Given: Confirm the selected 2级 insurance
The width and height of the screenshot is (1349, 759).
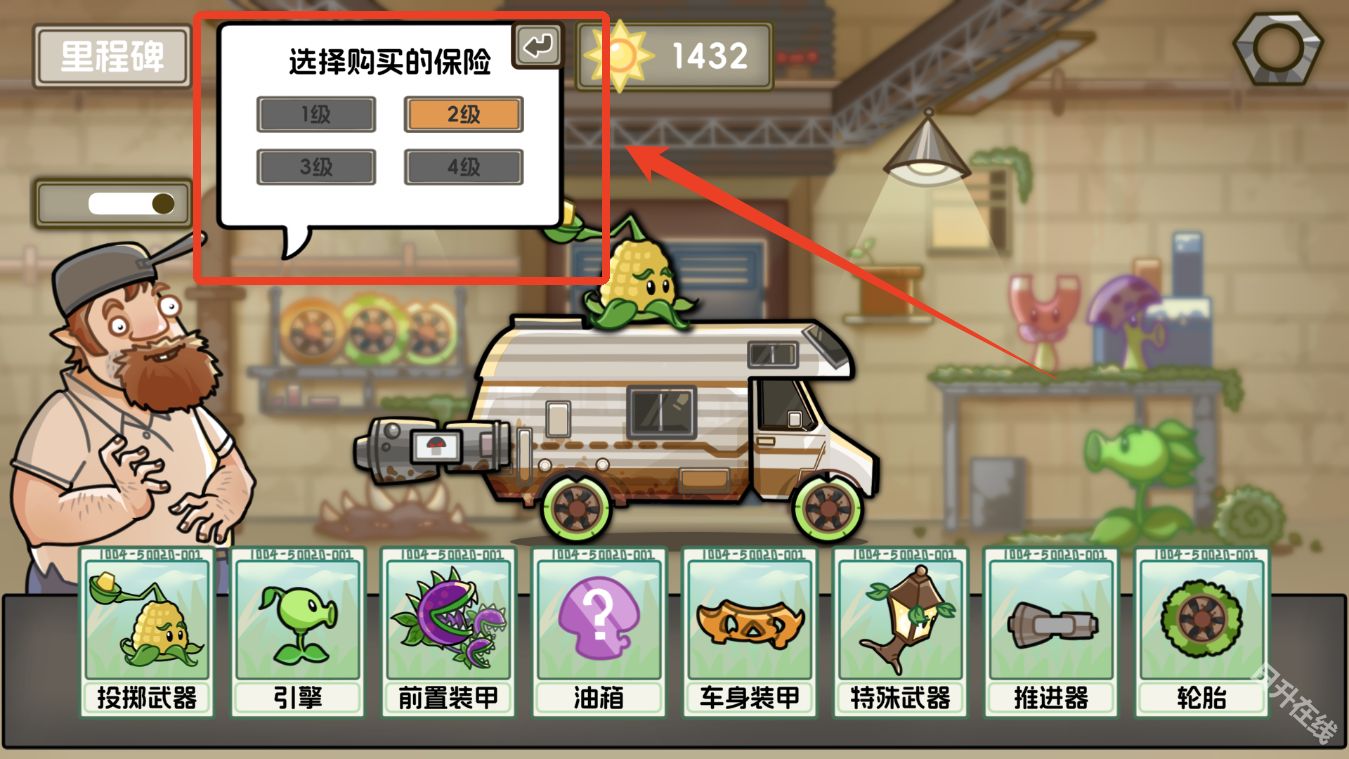Looking at the screenshot, I should [x=463, y=114].
